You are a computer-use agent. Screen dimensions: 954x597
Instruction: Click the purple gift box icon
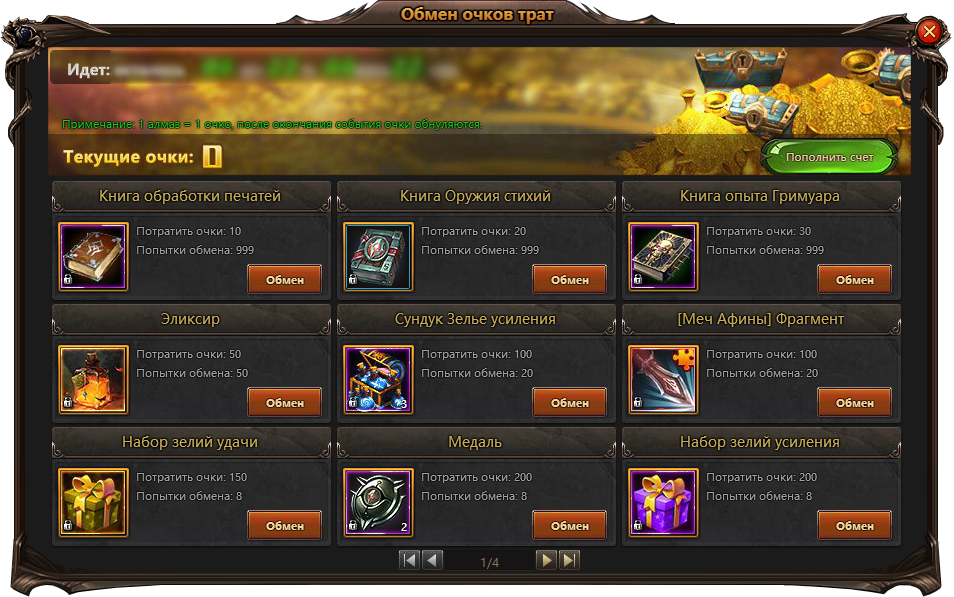[x=663, y=503]
